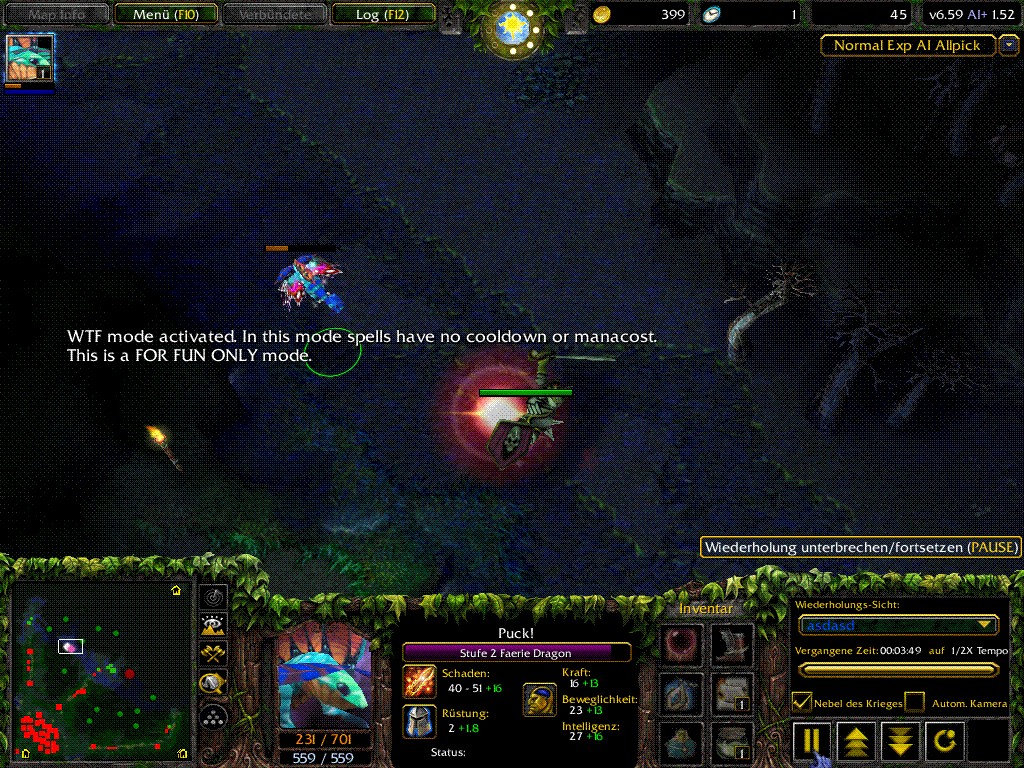
Task: Pause the replay playback
Action: pos(811,741)
